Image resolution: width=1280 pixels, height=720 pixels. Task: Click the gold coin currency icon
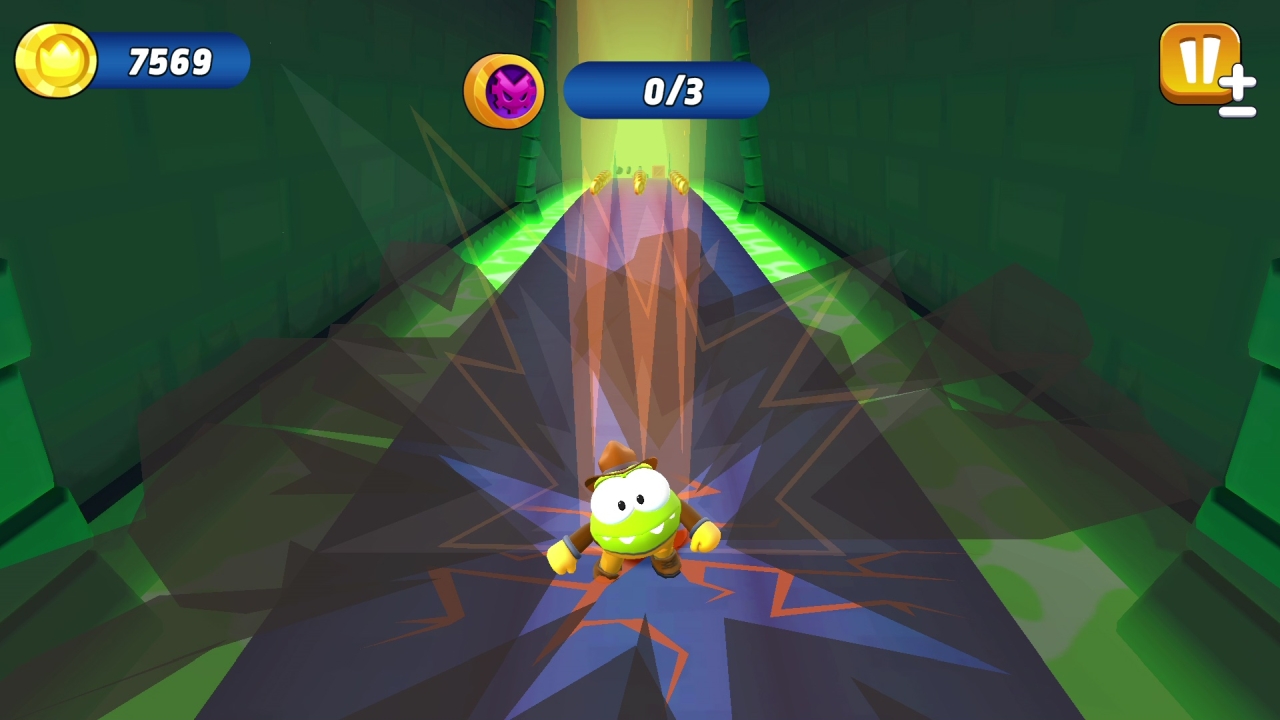tap(55, 61)
